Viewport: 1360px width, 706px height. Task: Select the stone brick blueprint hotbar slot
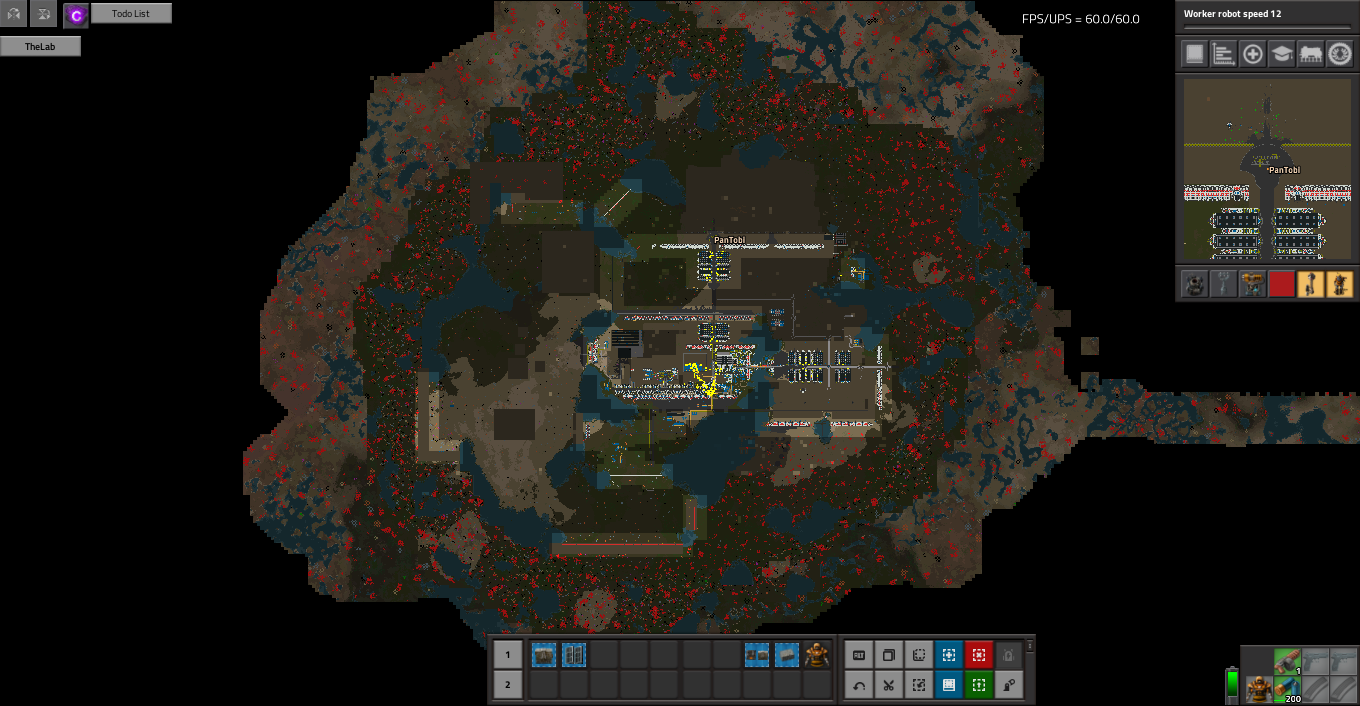tap(787, 656)
